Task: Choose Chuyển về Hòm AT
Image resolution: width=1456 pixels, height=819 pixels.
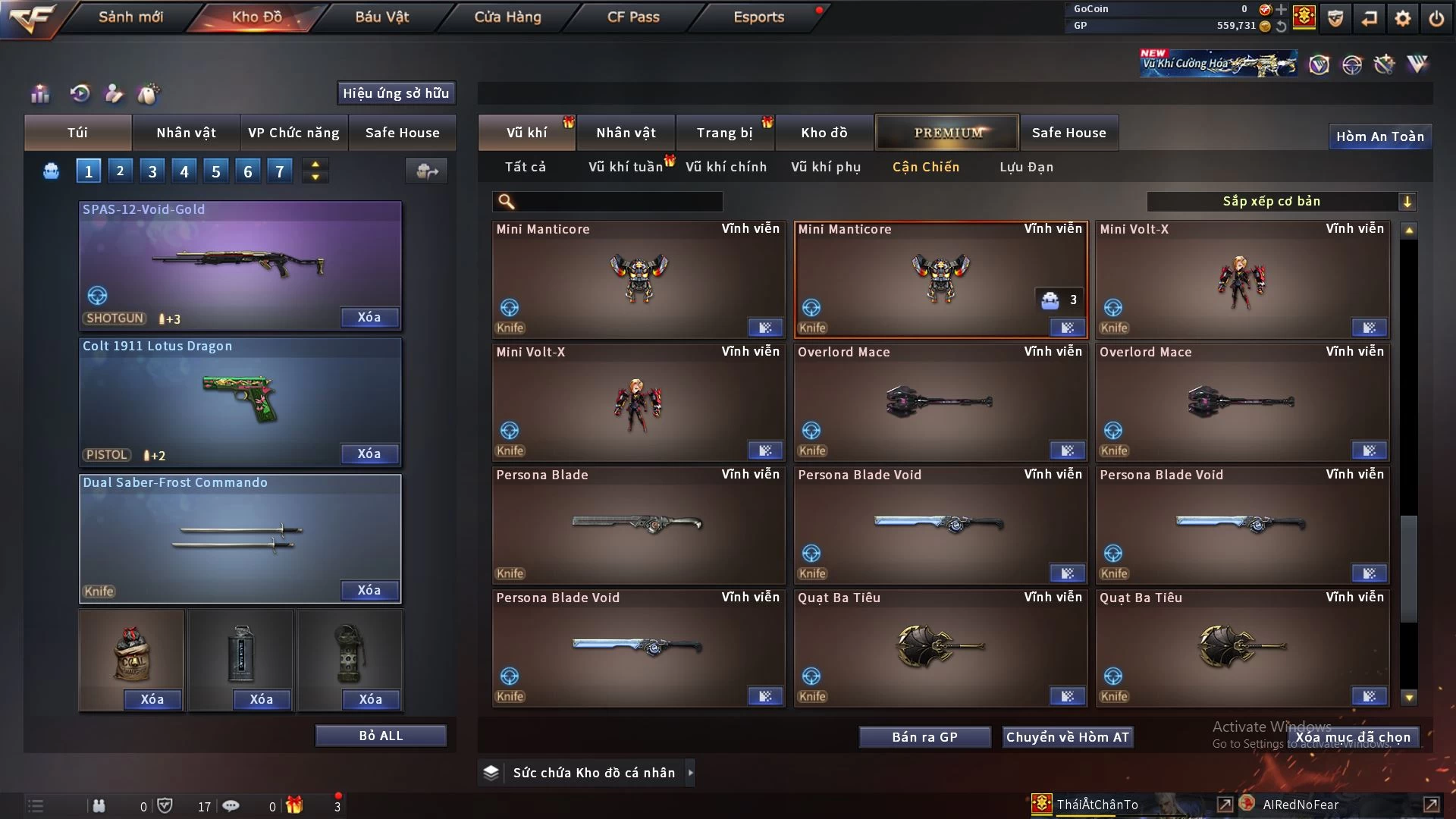Action: coord(1068,737)
